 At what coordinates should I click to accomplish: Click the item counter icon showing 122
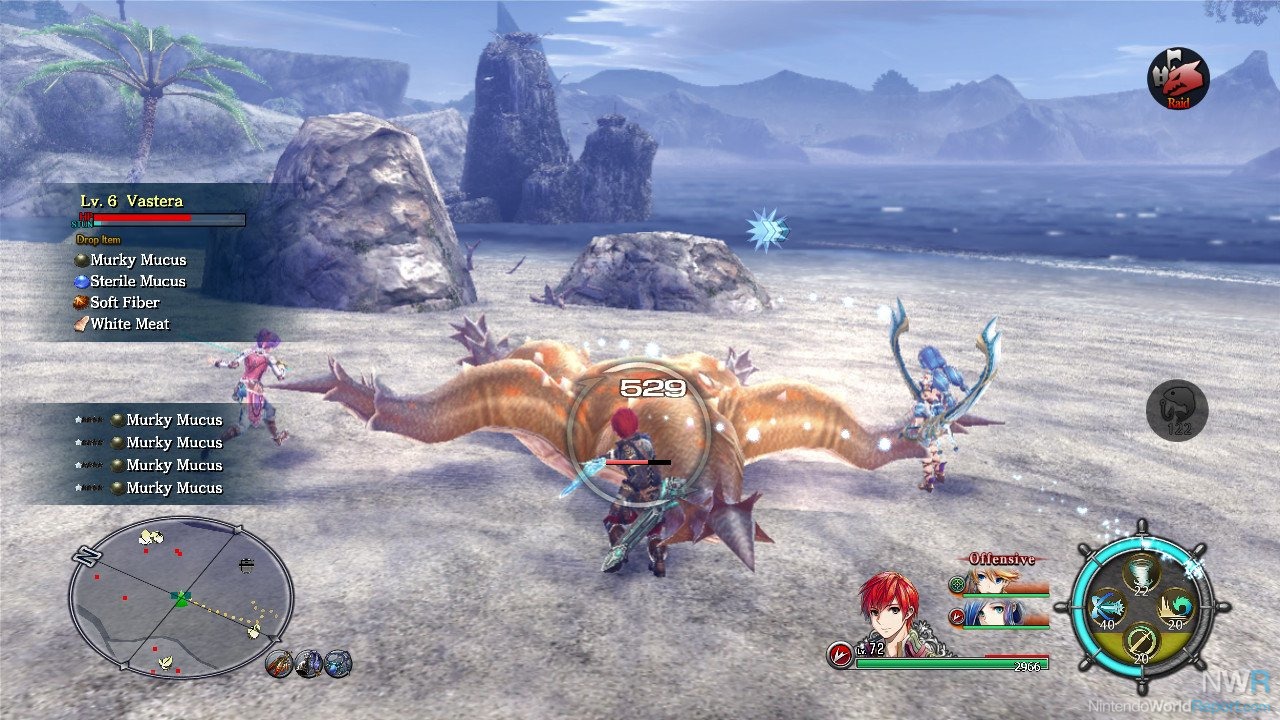pyautogui.click(x=1177, y=411)
